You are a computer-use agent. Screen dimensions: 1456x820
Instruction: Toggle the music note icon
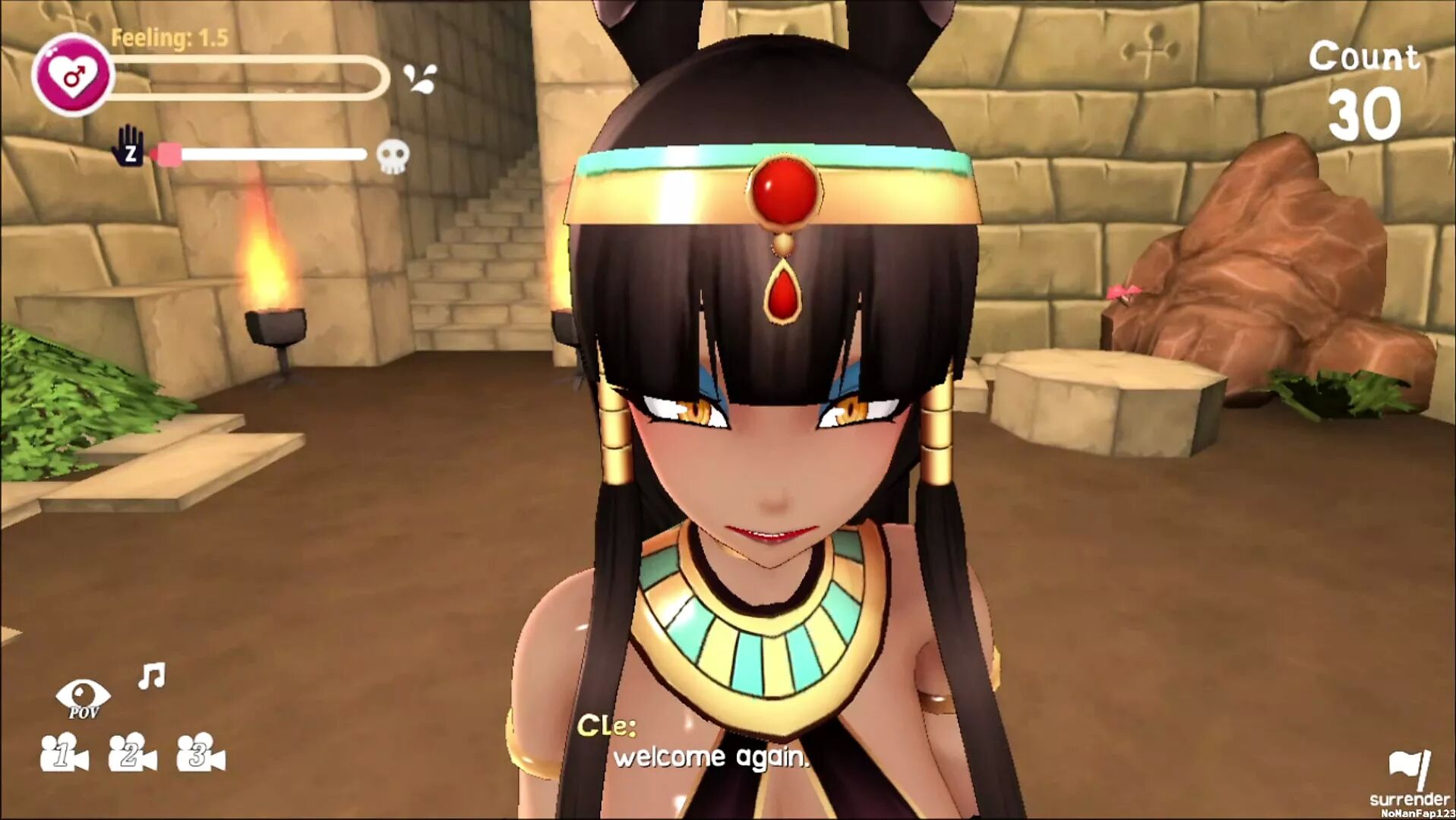[151, 675]
